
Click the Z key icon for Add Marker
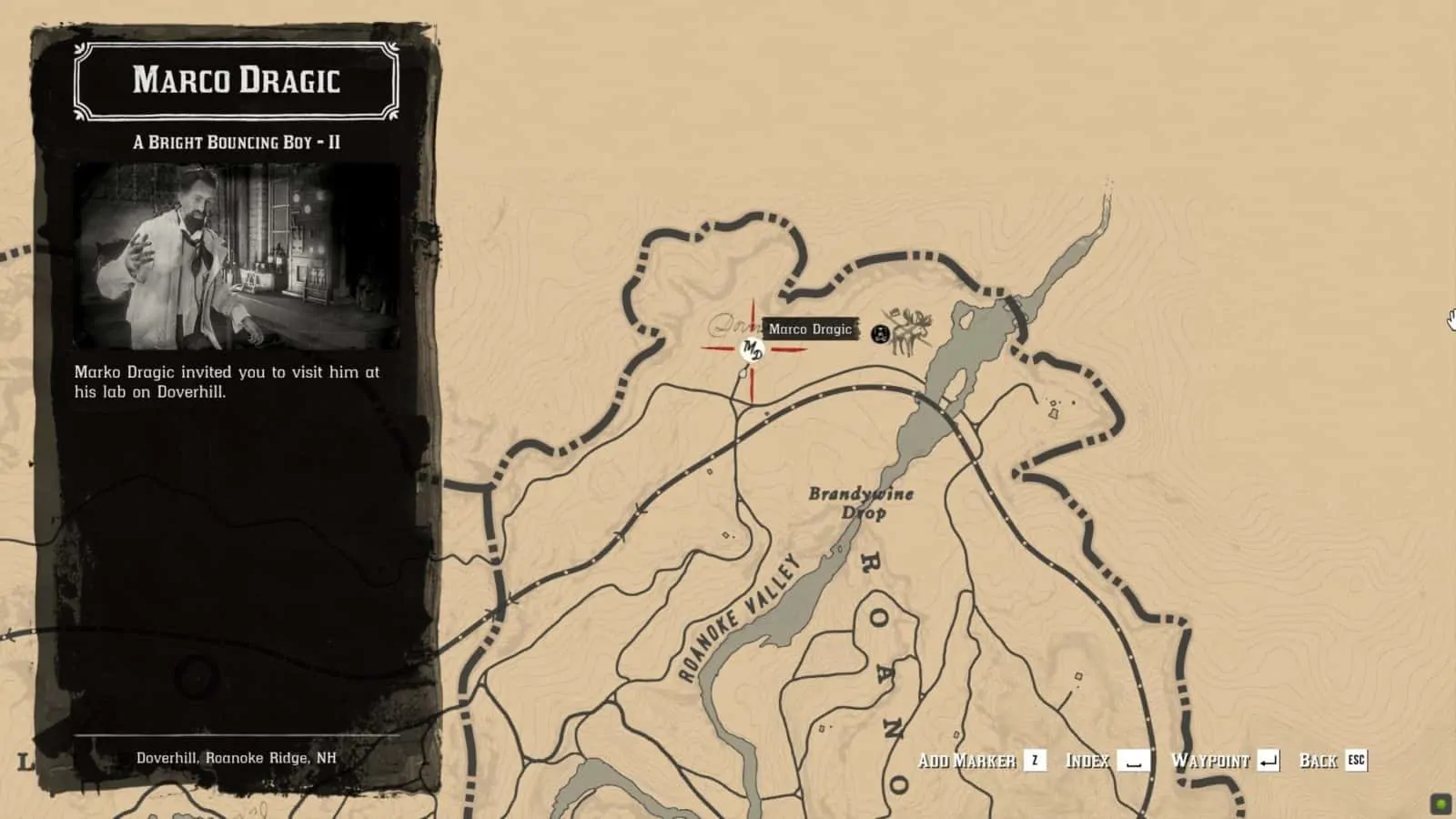1036,762
